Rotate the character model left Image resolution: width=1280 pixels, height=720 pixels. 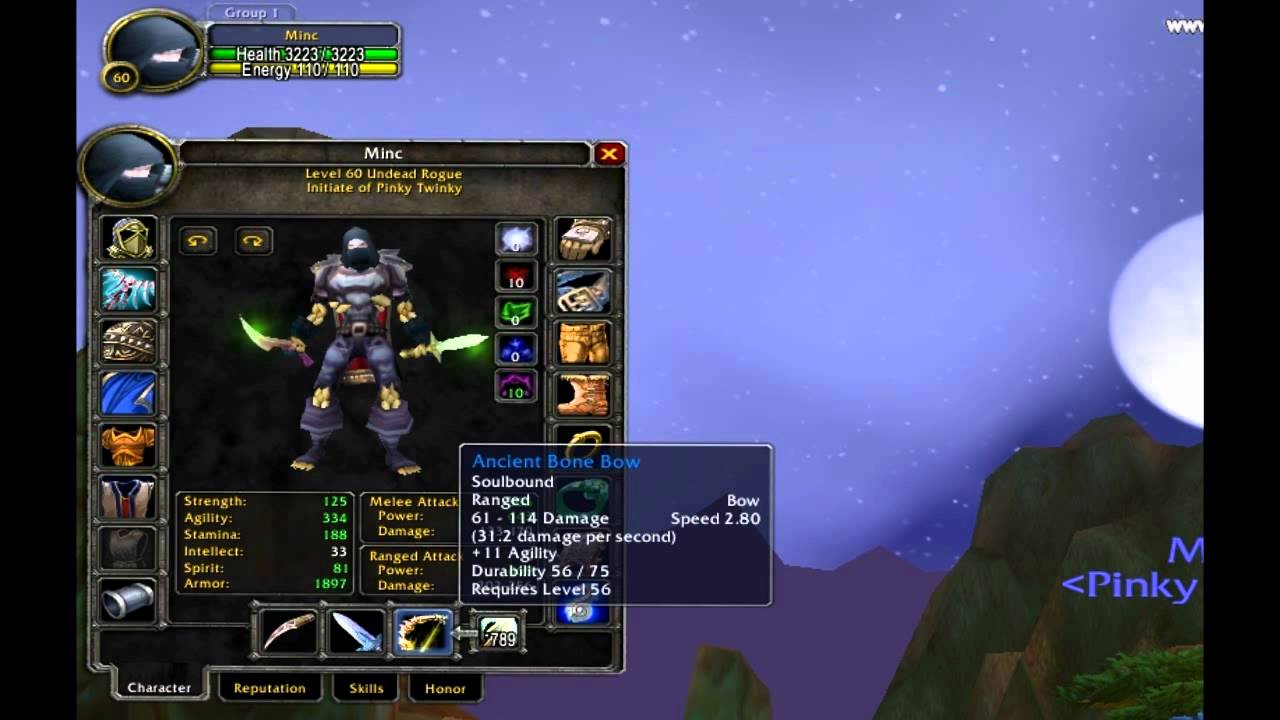(x=198, y=241)
